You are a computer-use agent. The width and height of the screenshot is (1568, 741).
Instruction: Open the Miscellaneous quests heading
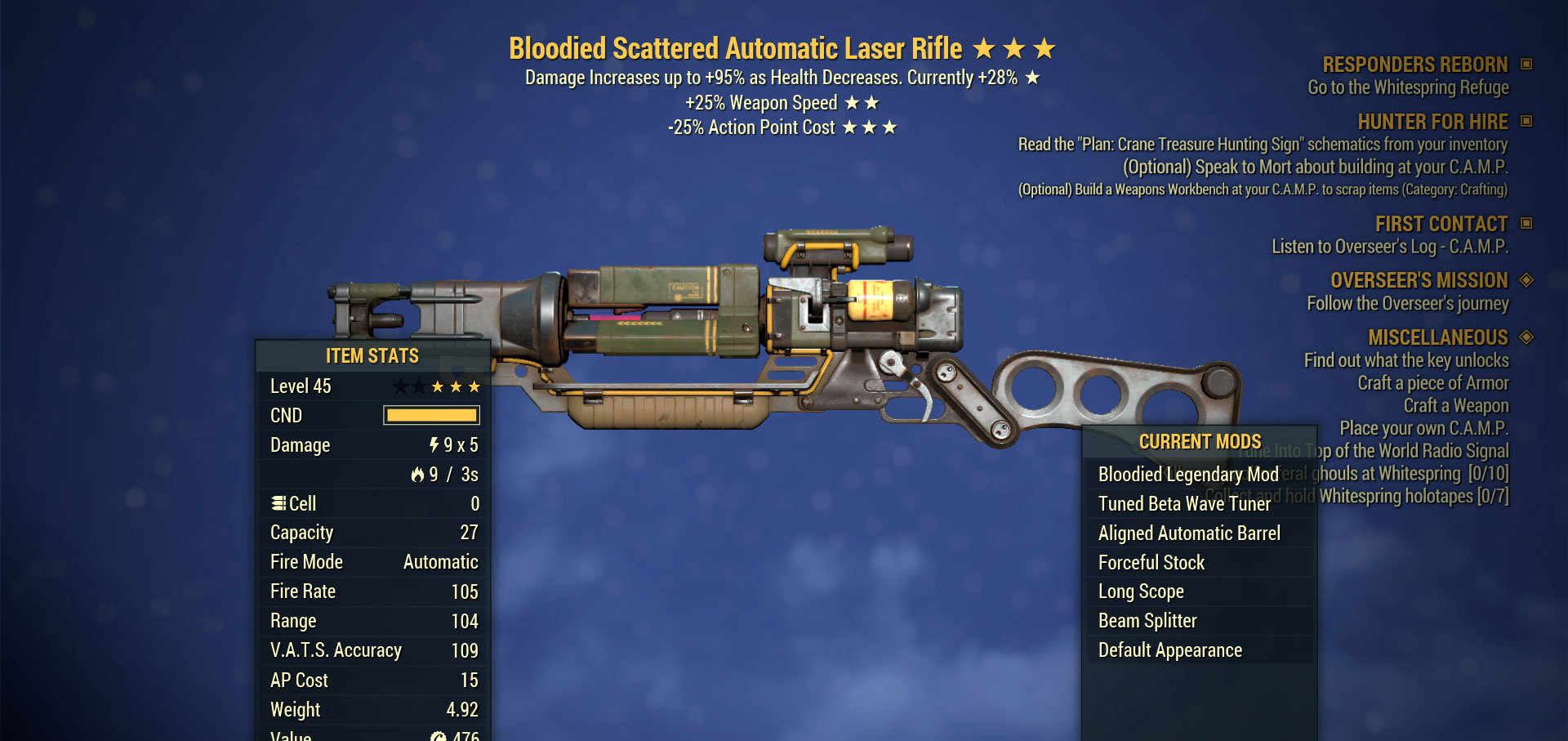click(1437, 337)
